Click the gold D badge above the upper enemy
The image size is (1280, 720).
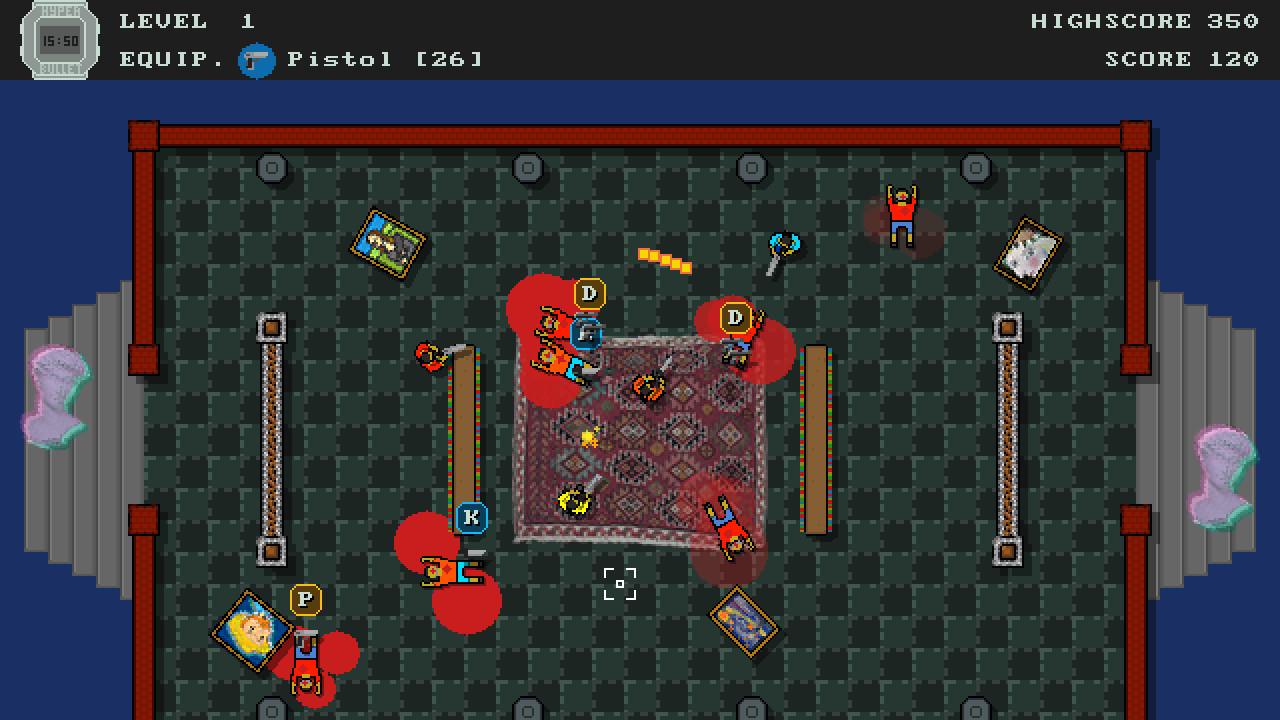[x=590, y=293]
